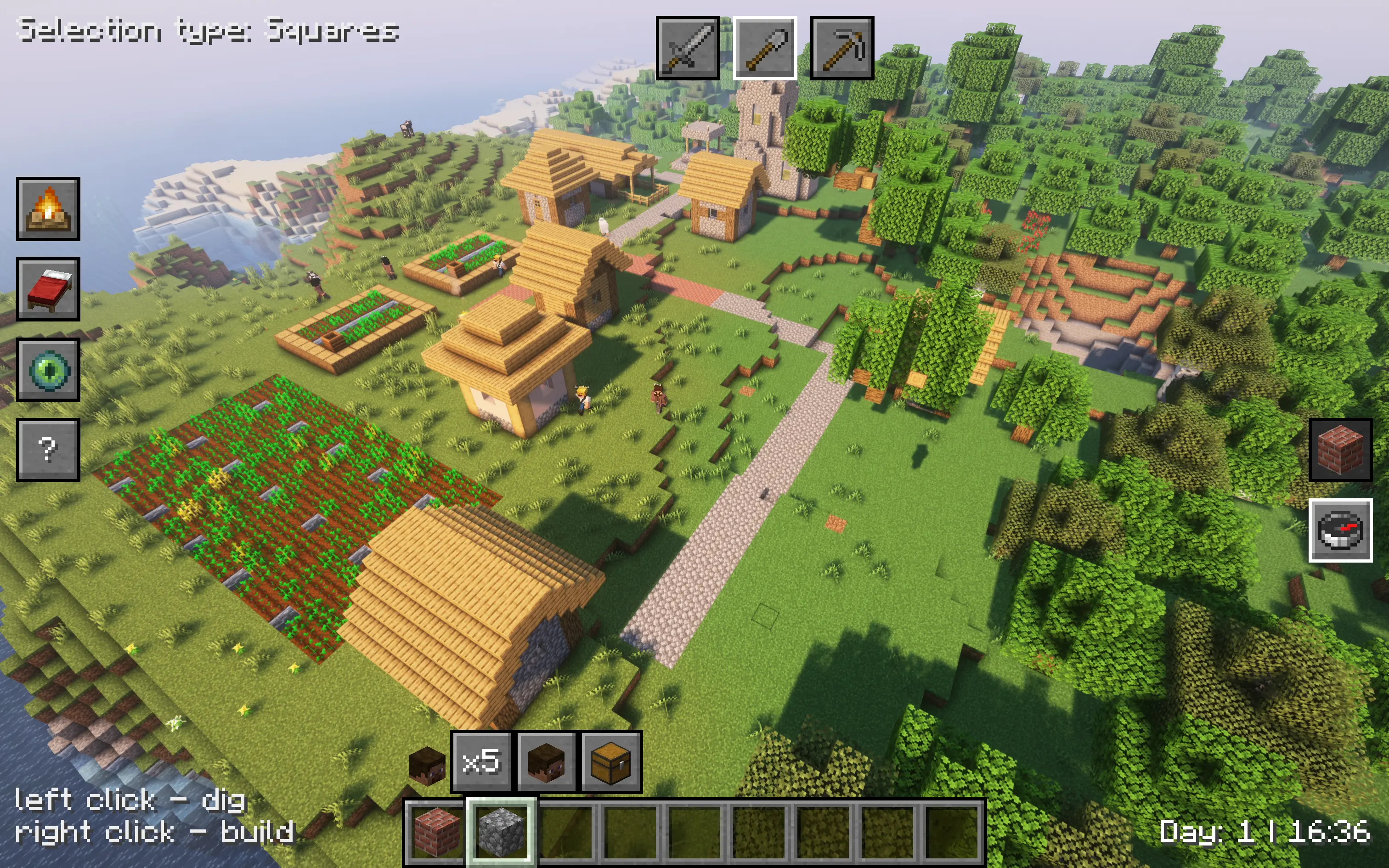1389x868 pixels.
Task: Select the sword tool button
Action: click(x=688, y=48)
